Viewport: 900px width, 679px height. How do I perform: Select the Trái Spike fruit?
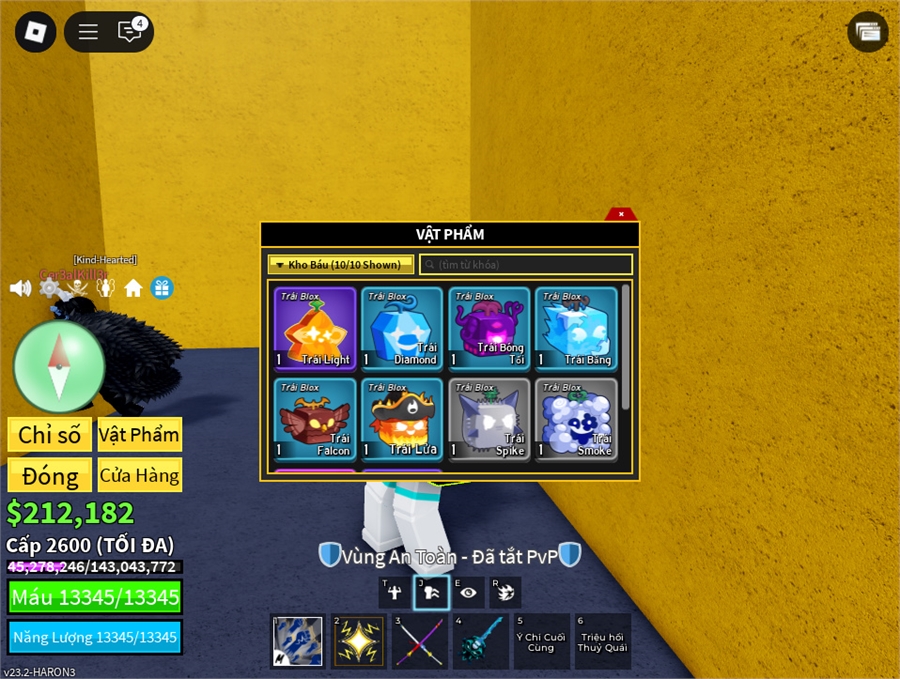pos(489,419)
